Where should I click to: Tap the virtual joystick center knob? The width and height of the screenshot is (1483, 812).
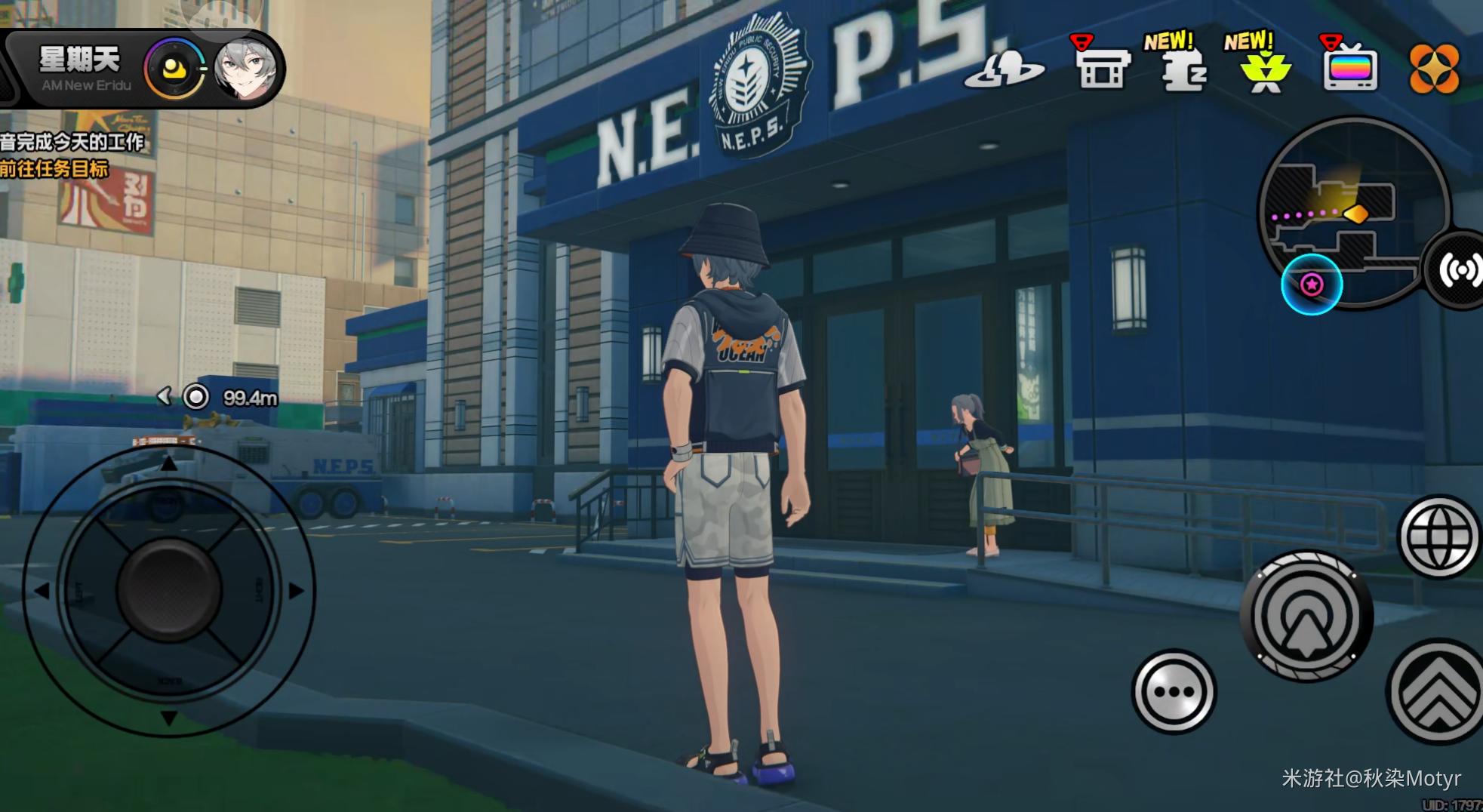point(169,589)
